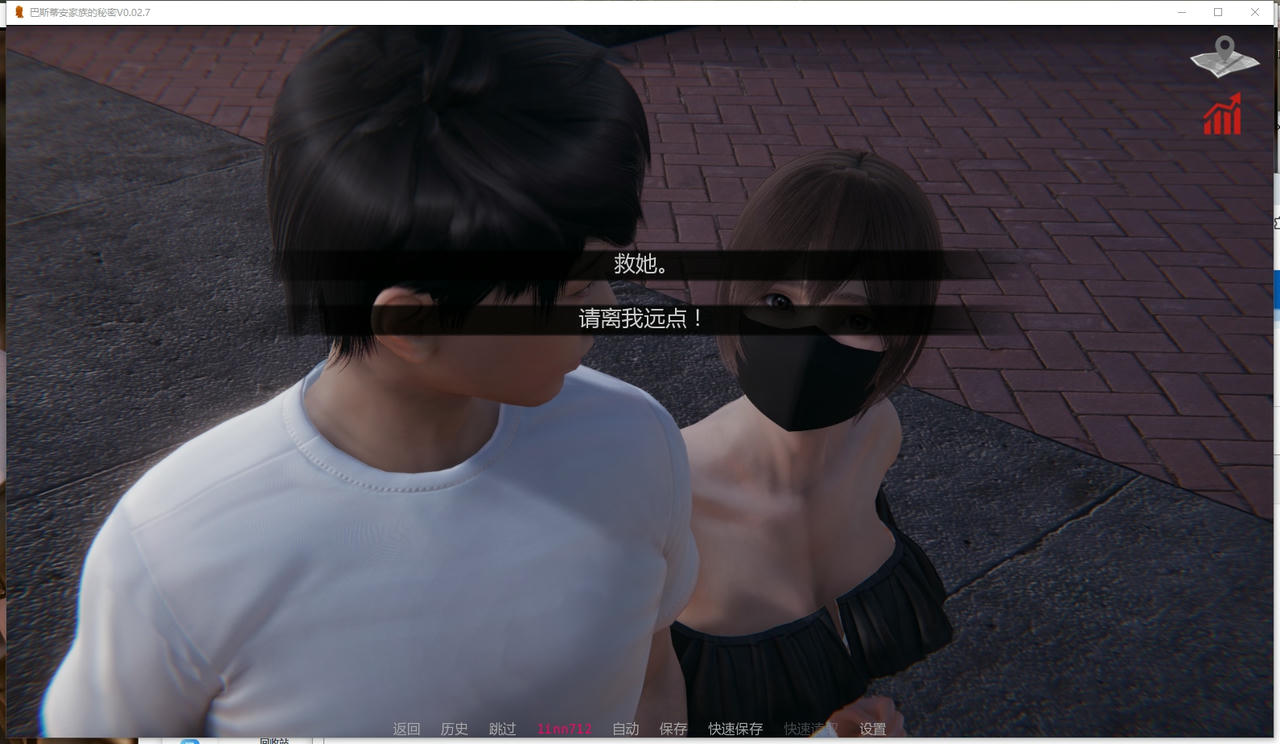Screen dimensions: 1280x744
Task: Open the 保存 save screen
Action: pos(673,729)
